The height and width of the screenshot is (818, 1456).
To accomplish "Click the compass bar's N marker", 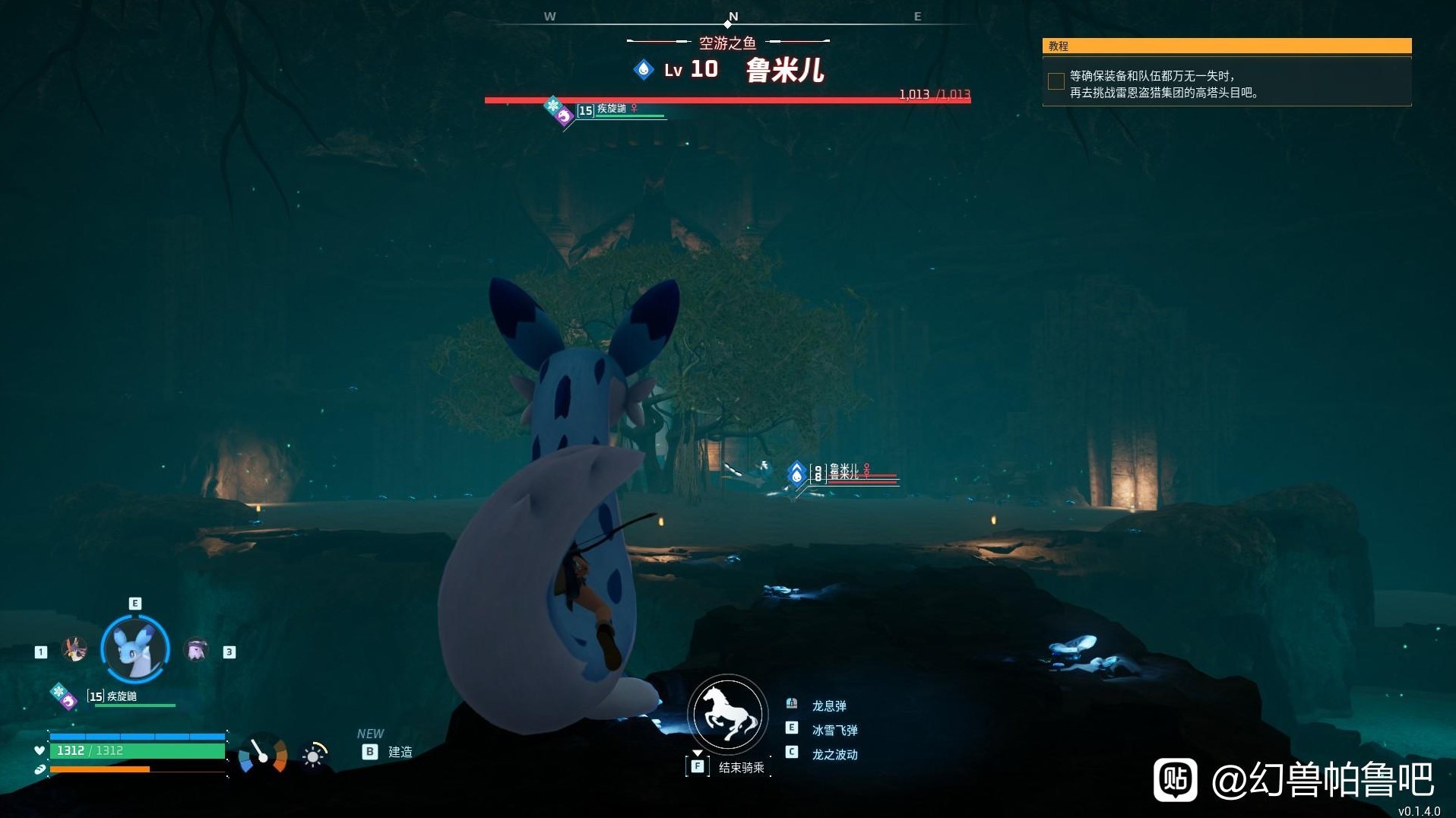I will point(733,17).
